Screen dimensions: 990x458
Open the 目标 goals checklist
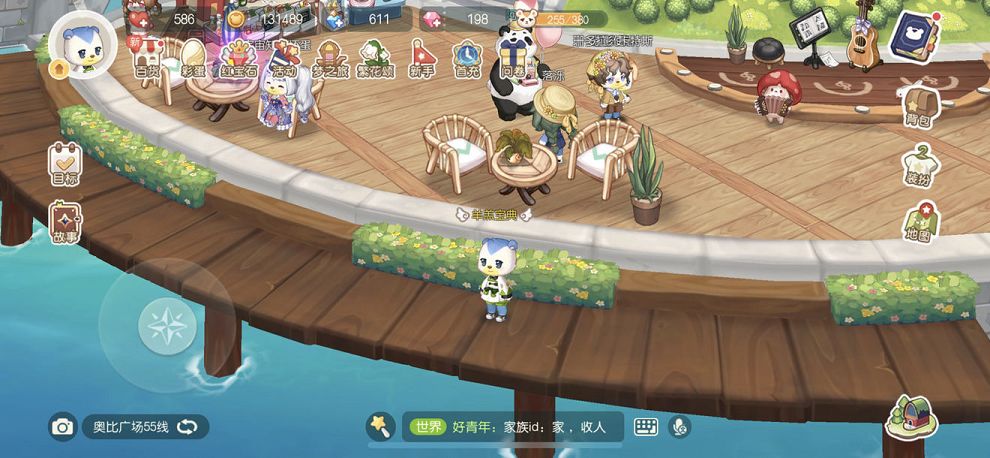click(x=66, y=164)
